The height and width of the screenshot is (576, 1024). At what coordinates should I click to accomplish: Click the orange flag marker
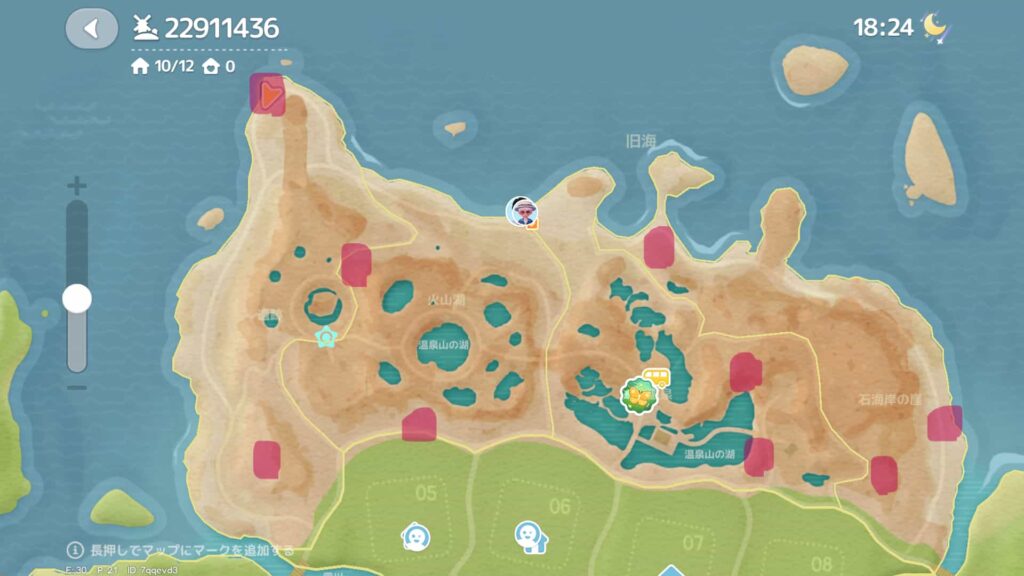[x=268, y=95]
